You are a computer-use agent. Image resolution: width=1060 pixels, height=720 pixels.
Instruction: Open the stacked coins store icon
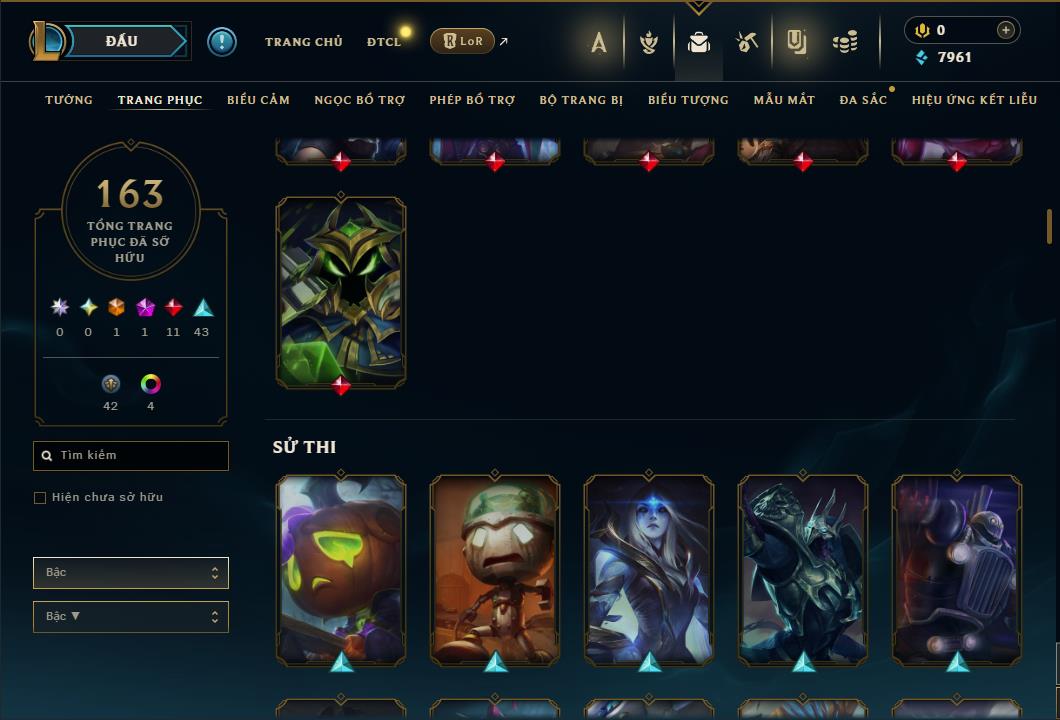[845, 42]
